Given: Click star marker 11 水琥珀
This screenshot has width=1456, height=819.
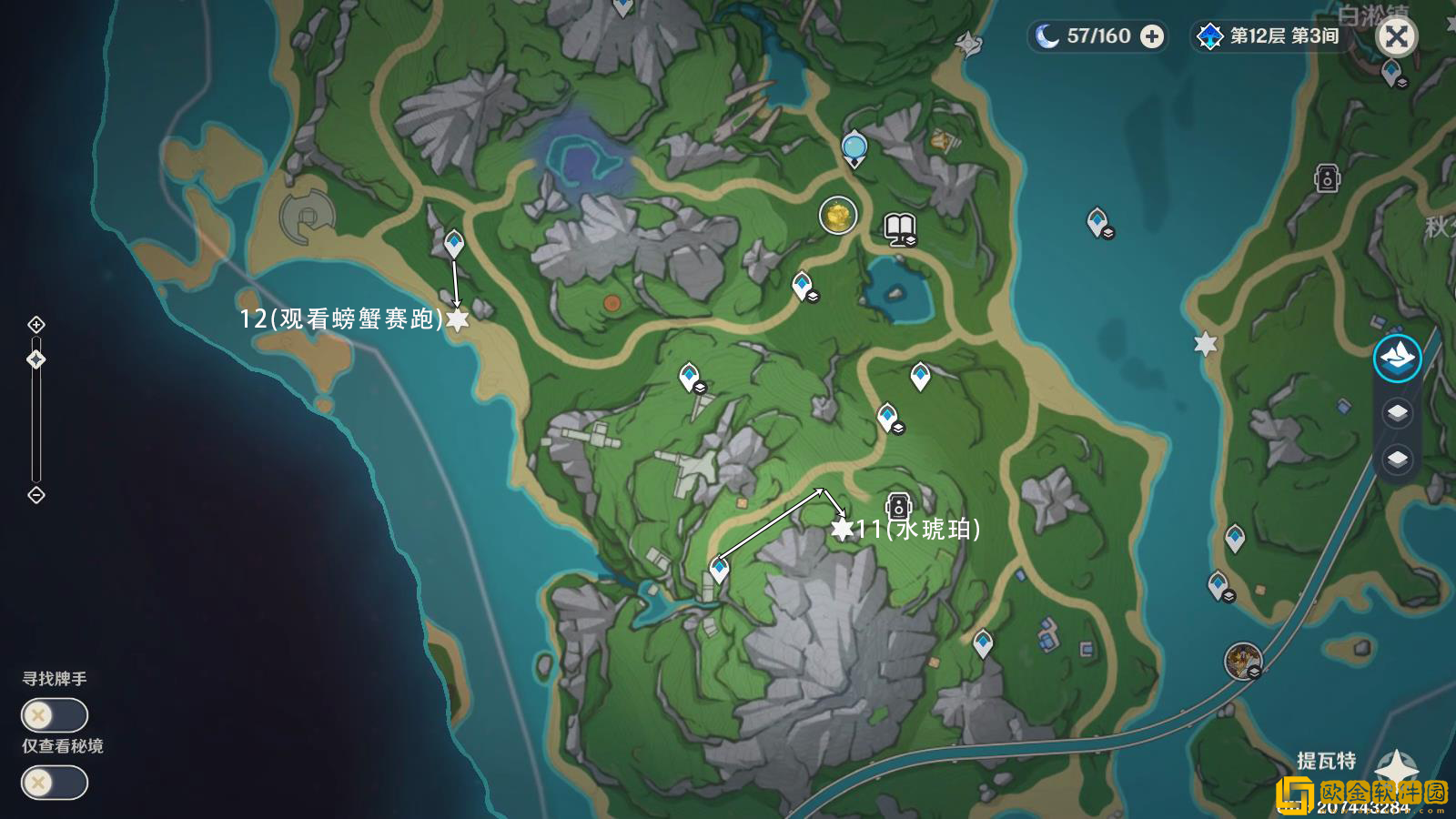Looking at the screenshot, I should tap(843, 528).
